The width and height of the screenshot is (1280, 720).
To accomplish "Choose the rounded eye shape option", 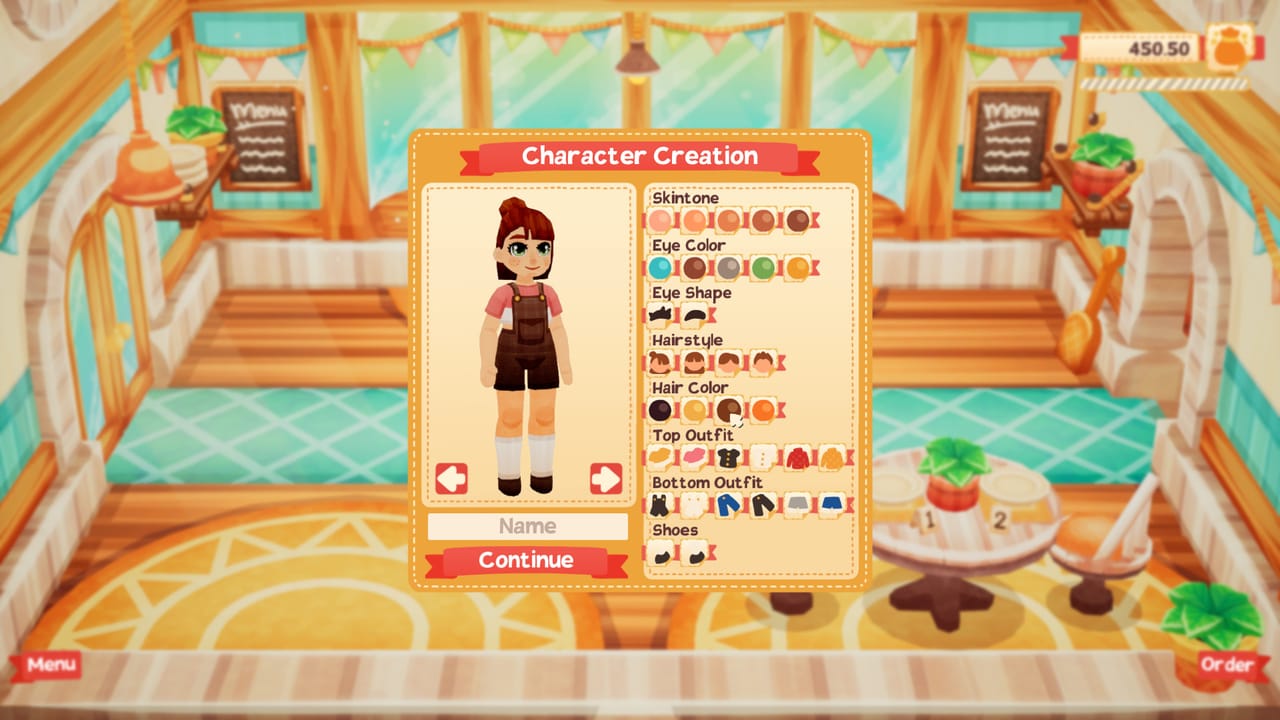I will point(693,314).
